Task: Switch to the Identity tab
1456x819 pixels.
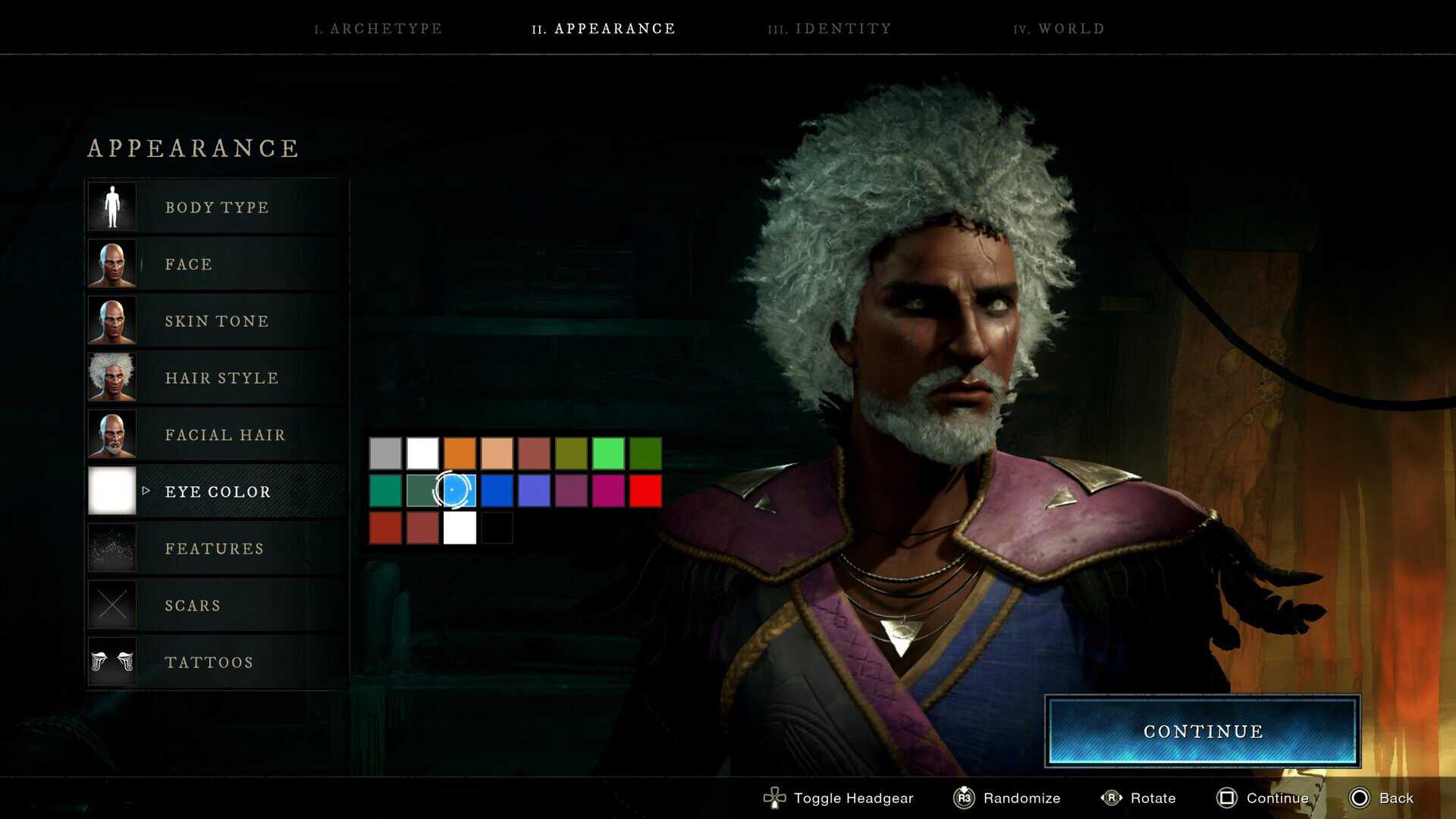Action: 830,29
